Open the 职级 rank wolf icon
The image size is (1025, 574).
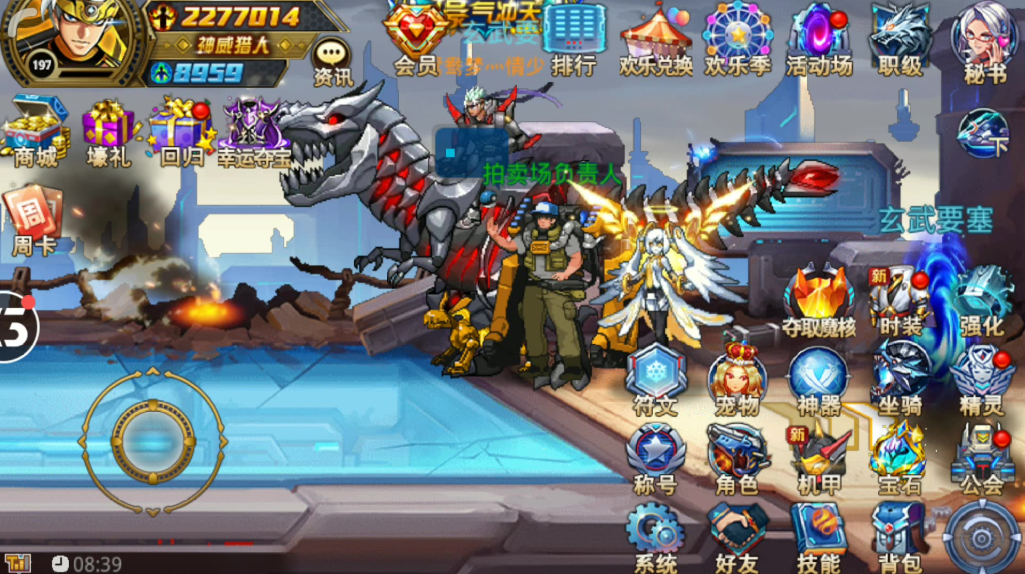click(x=900, y=38)
